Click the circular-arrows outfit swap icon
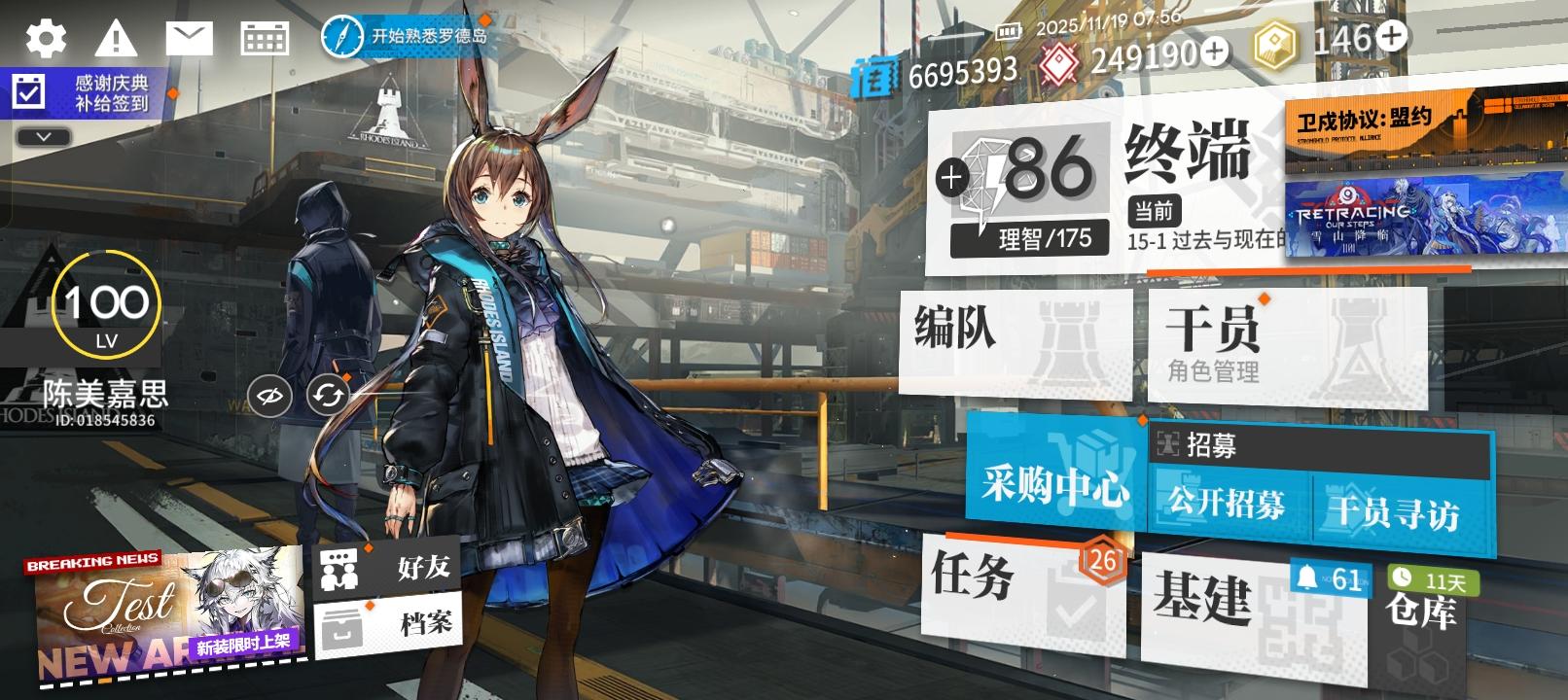 (328, 395)
